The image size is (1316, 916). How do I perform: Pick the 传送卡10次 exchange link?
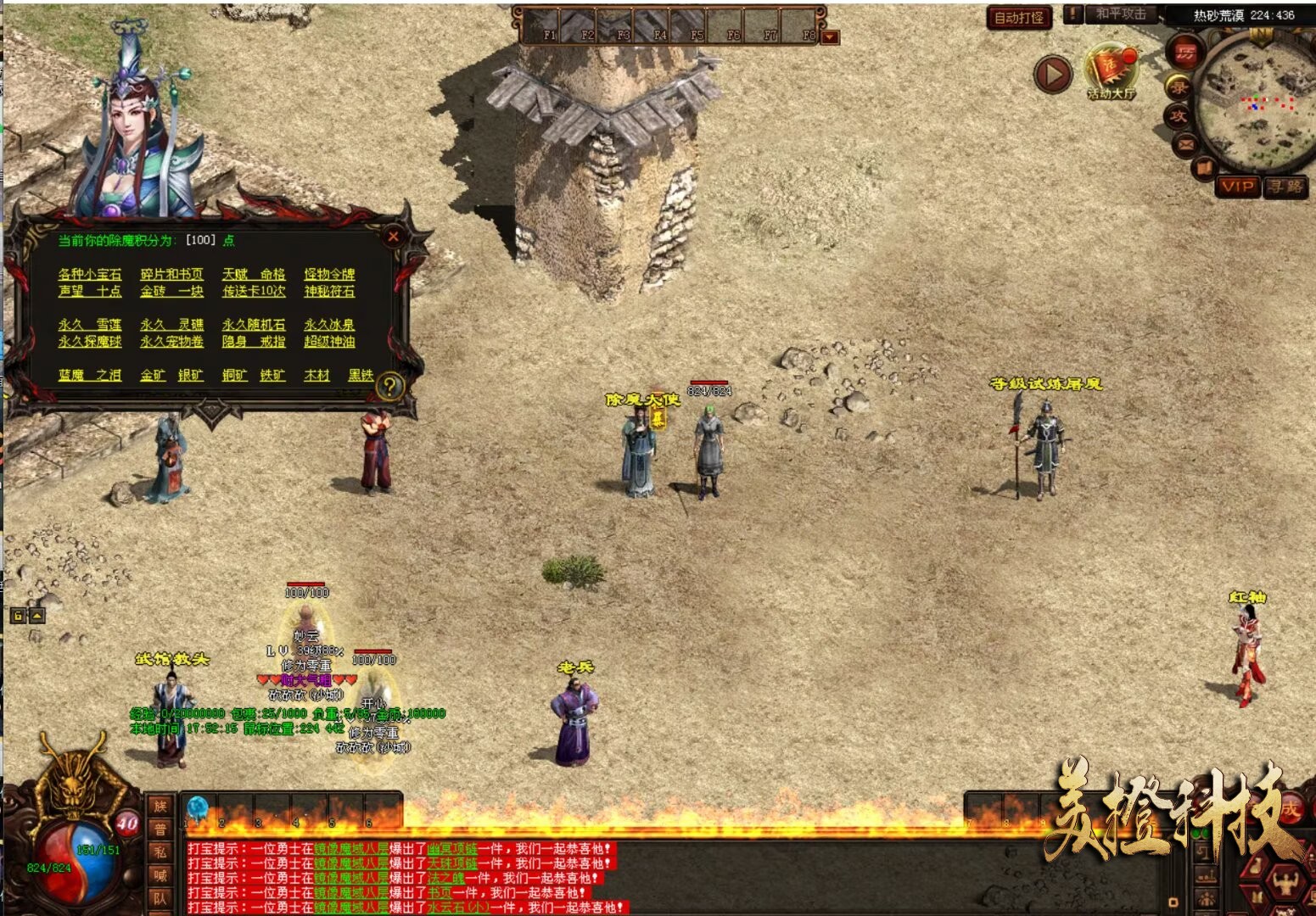coord(254,291)
